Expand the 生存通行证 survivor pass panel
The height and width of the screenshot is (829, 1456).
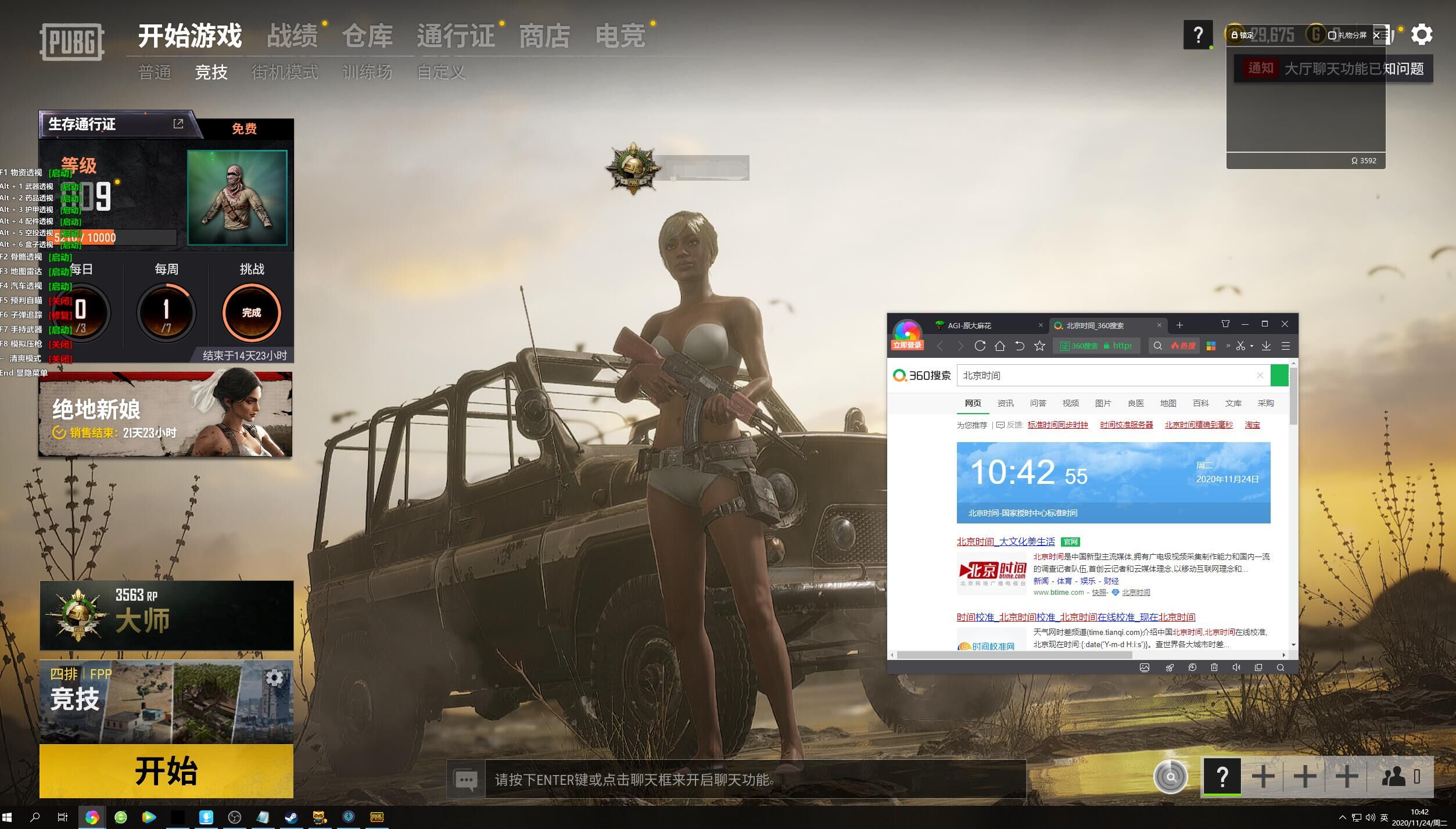click(178, 124)
